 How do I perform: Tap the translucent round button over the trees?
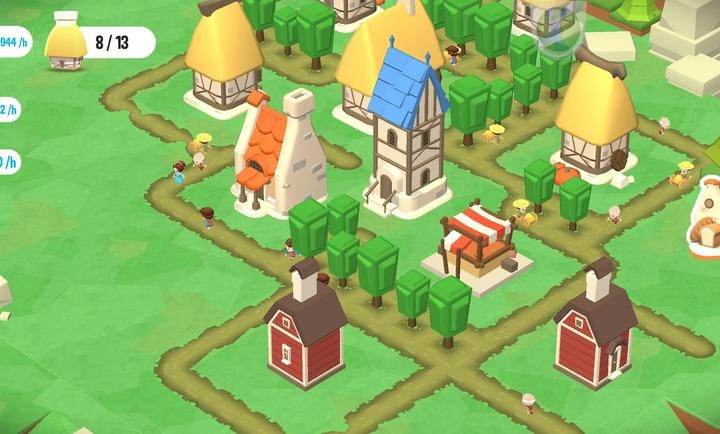pos(559,27)
